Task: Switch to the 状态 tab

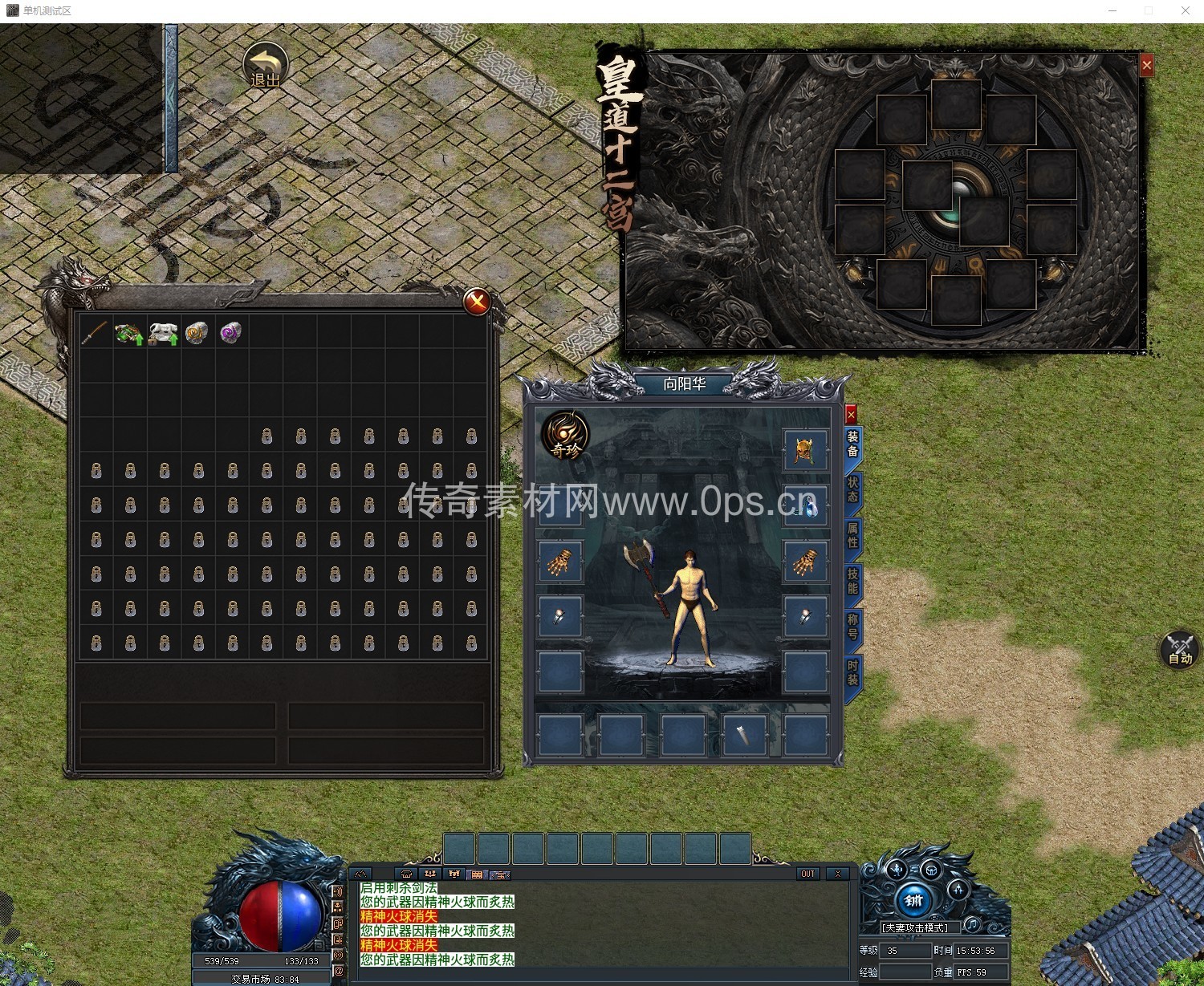Action: 852,489
